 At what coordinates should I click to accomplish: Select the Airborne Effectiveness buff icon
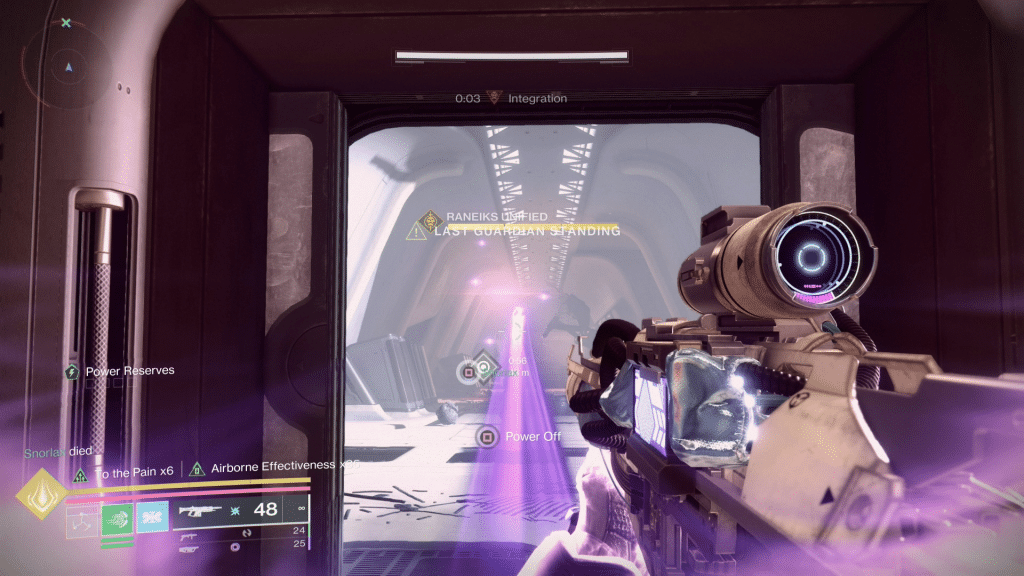pos(197,467)
